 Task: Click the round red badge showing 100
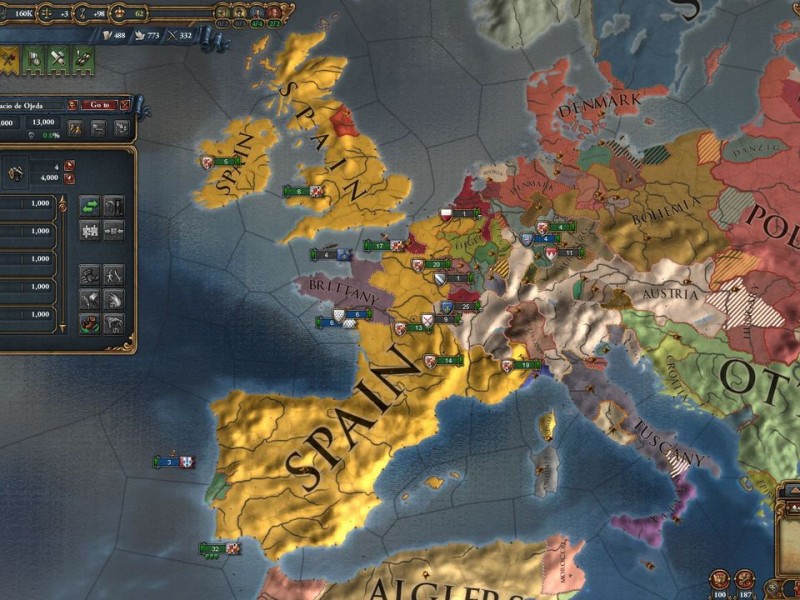point(719,579)
